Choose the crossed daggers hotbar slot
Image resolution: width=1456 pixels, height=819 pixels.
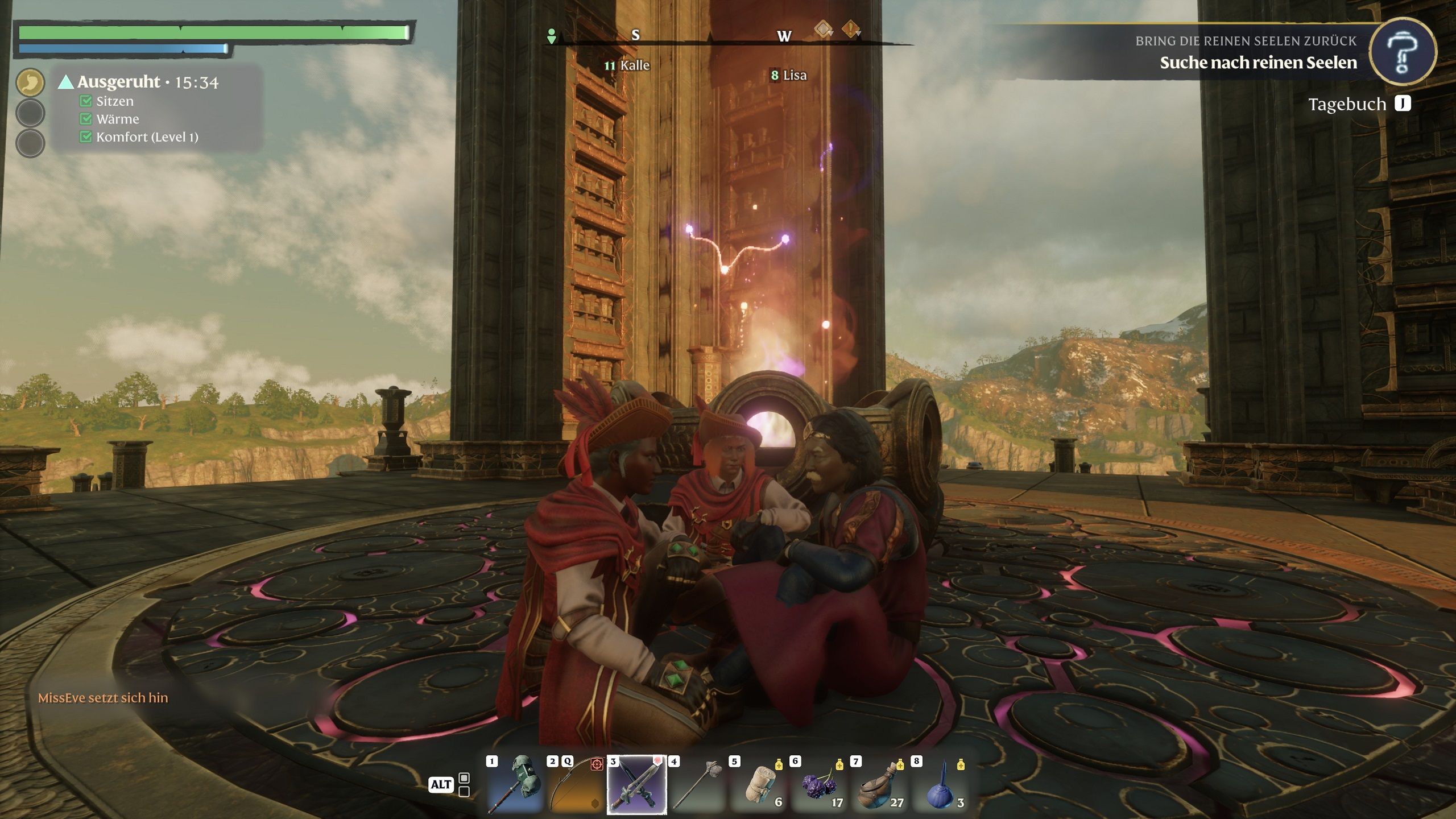(636, 784)
